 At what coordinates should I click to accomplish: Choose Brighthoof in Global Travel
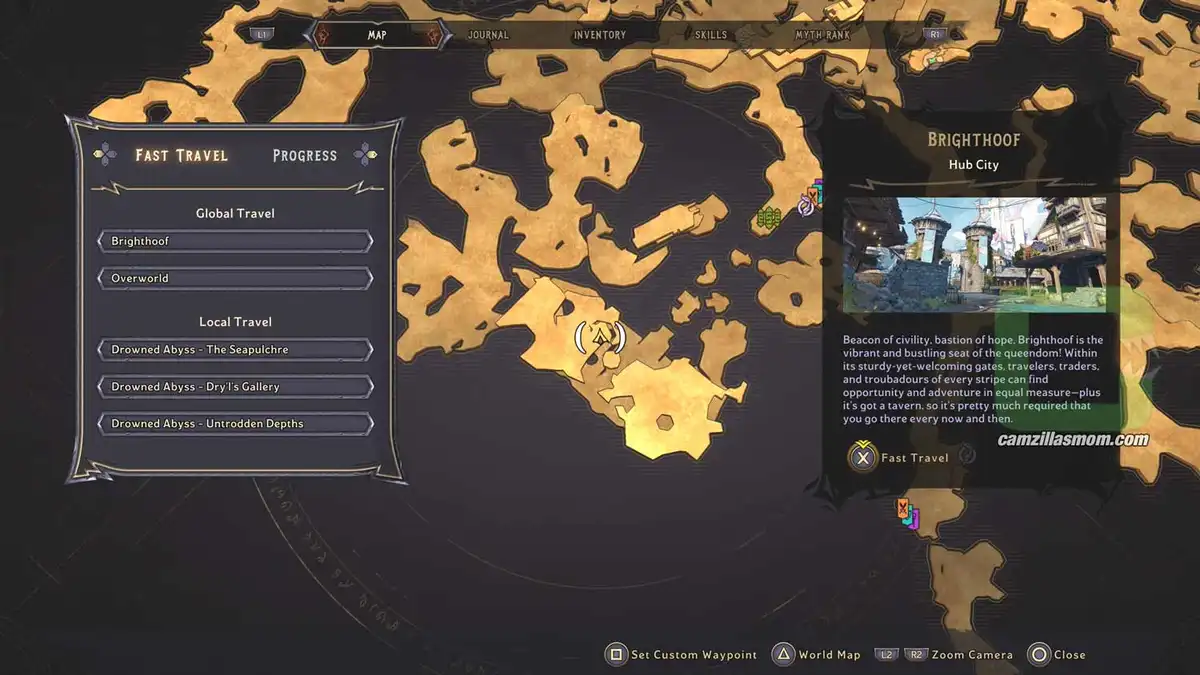235,241
